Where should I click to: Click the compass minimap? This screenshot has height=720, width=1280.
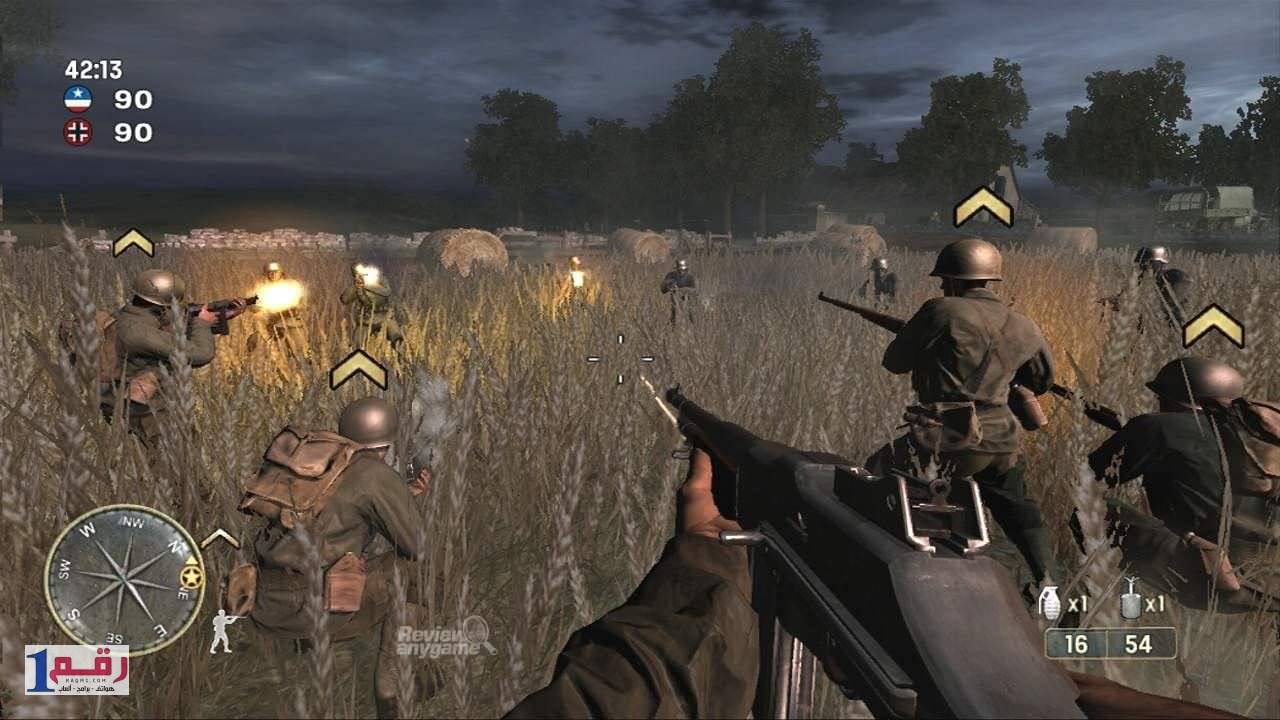[124, 580]
